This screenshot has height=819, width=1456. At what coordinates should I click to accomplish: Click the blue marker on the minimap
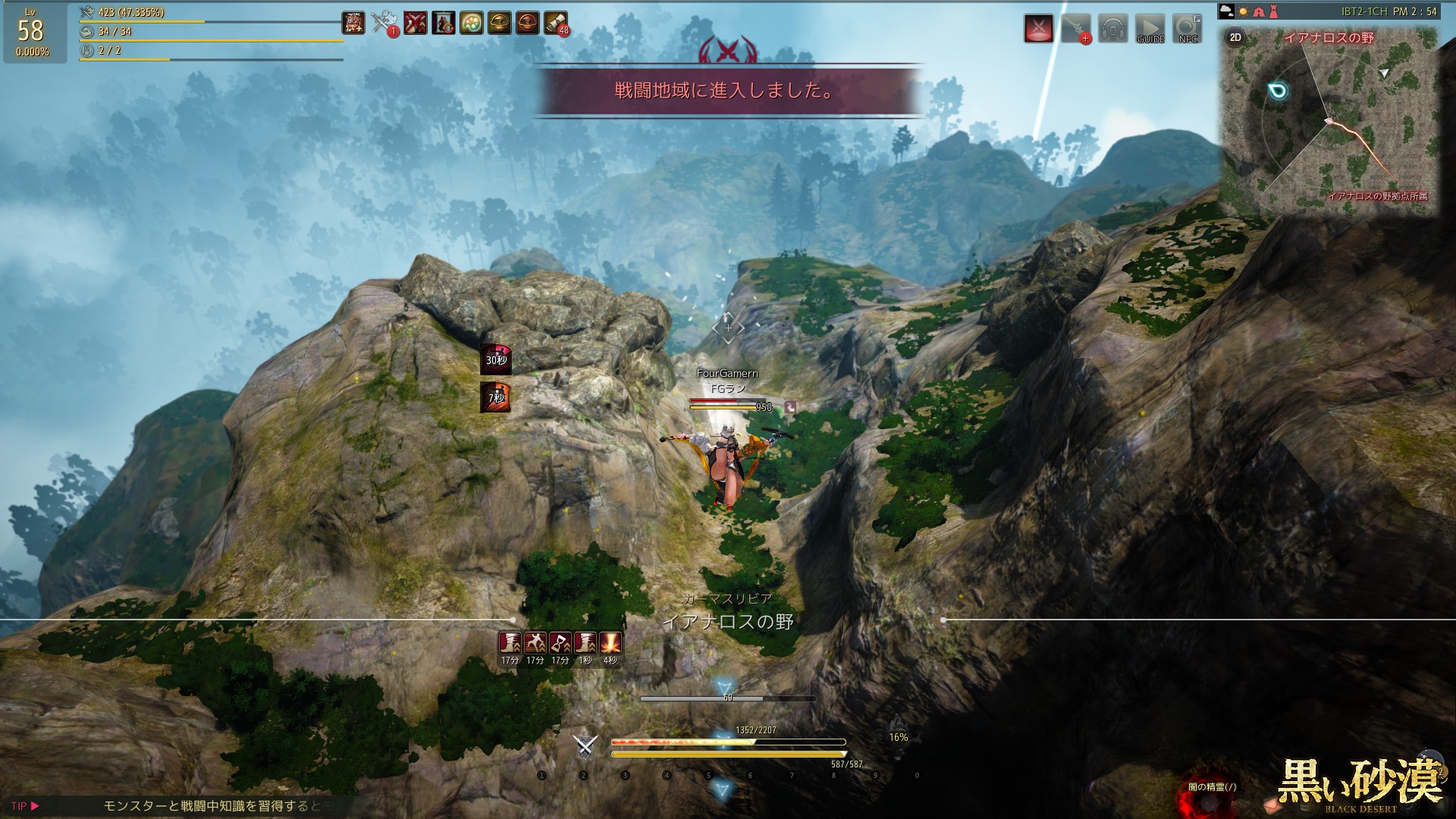1278,92
